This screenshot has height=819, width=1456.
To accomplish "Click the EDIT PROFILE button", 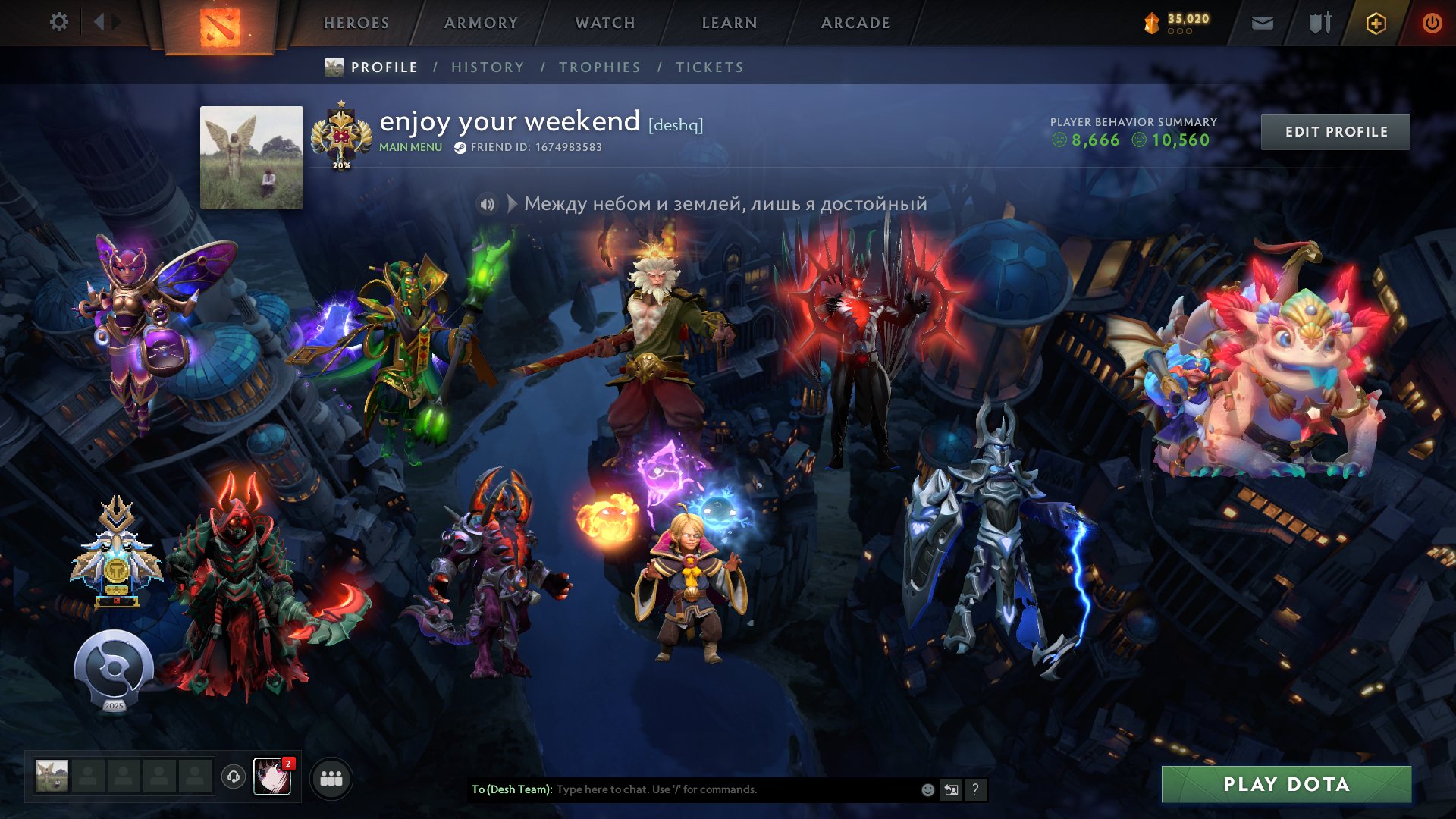I will [1335, 130].
